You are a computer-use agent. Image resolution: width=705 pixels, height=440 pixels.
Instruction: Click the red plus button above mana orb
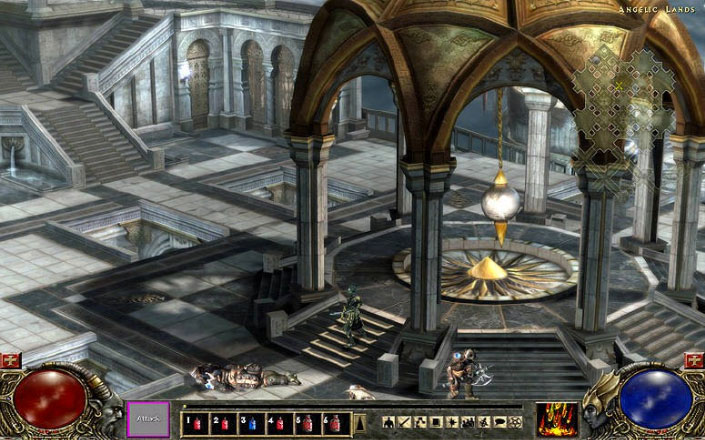point(693,360)
